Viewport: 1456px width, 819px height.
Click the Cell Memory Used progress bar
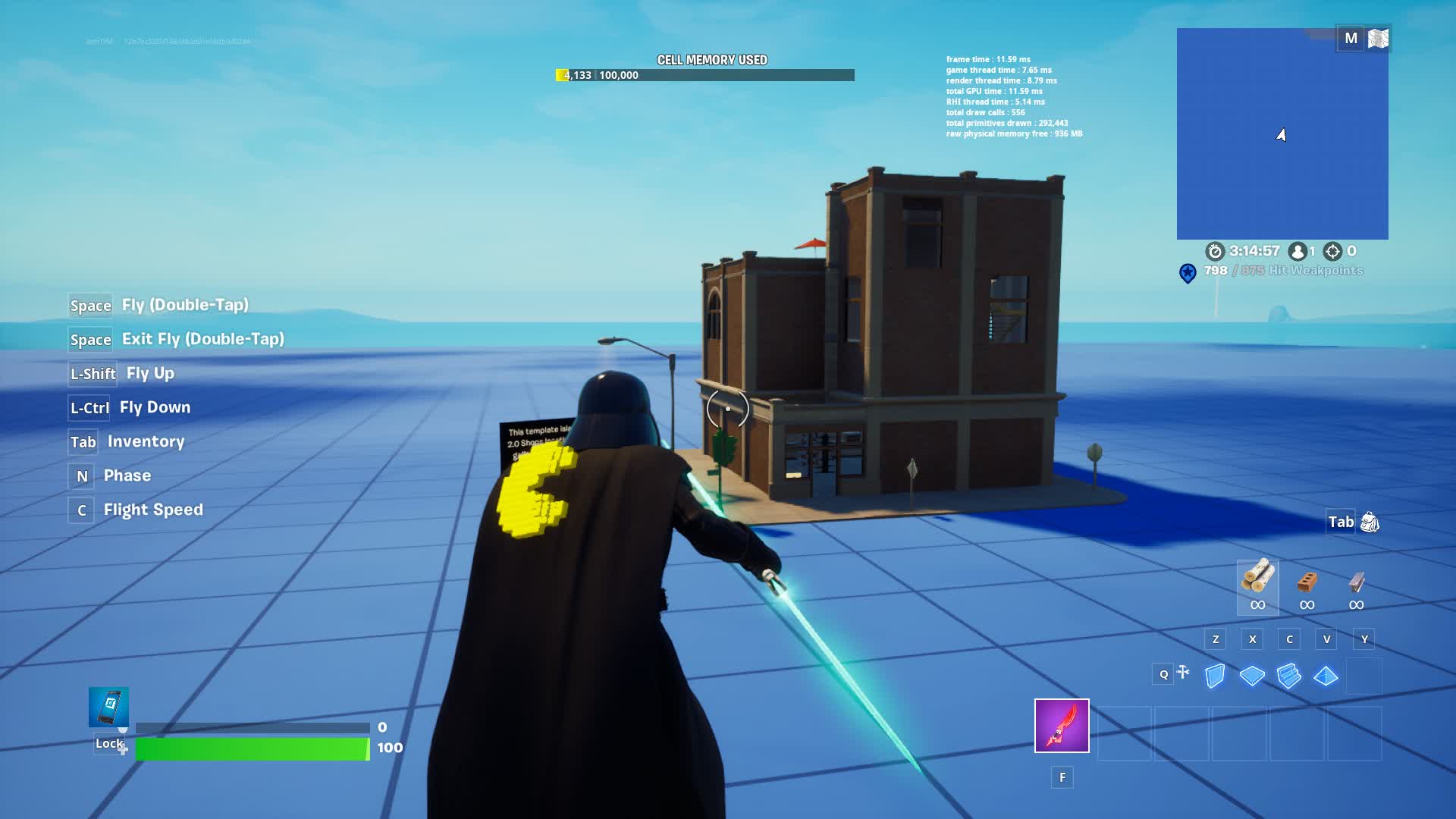coord(705,75)
